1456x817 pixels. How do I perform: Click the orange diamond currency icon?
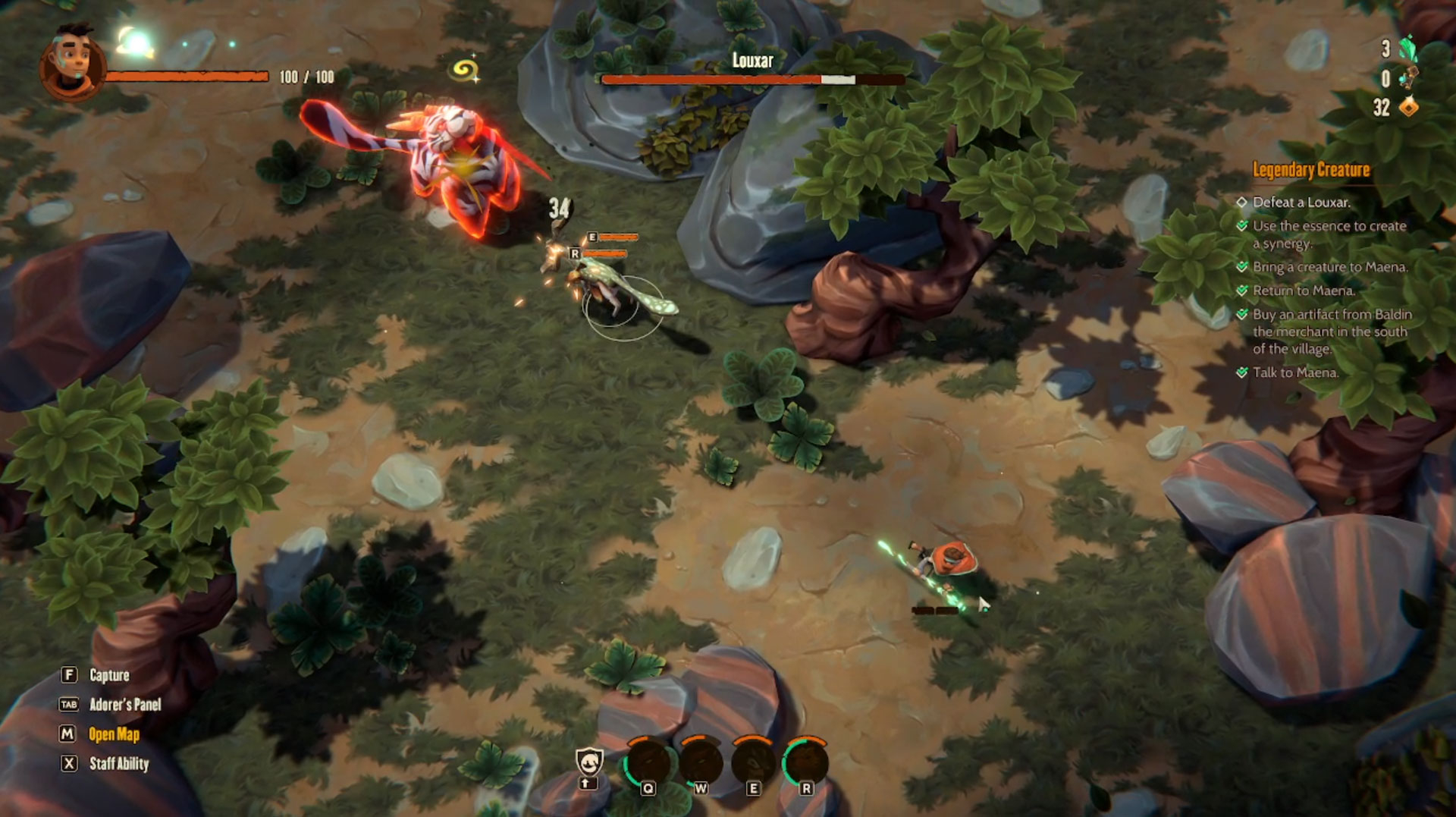click(x=1408, y=108)
